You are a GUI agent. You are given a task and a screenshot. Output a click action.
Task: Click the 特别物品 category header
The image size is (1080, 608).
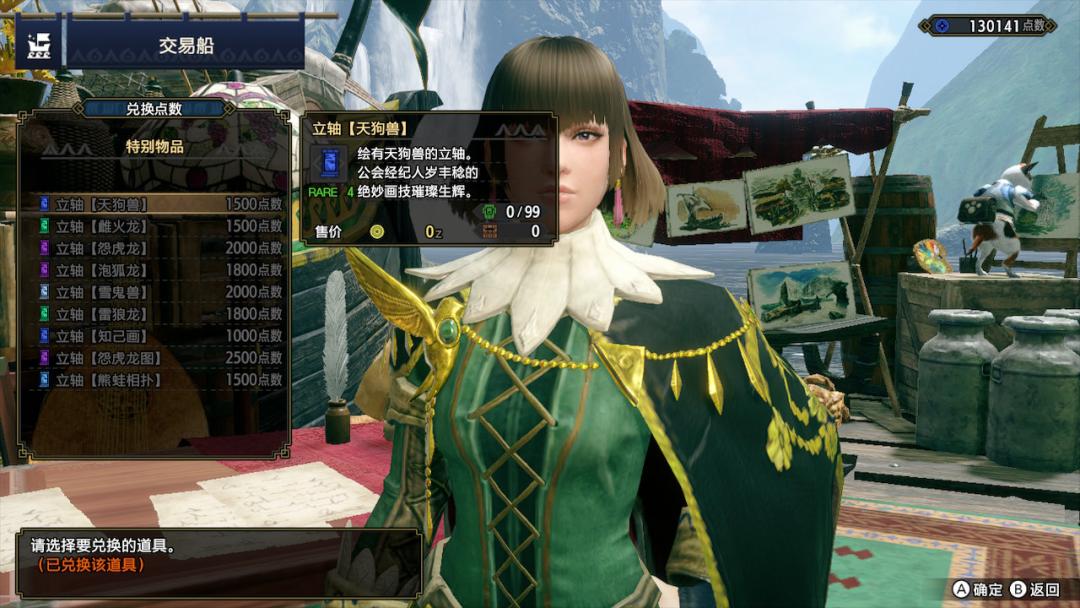pyautogui.click(x=154, y=147)
